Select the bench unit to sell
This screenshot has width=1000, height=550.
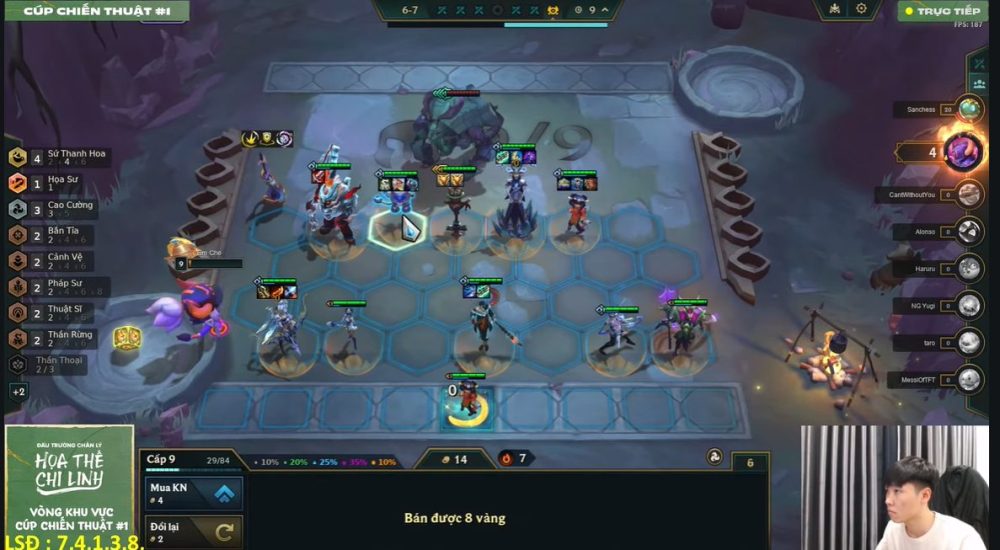pos(464,400)
